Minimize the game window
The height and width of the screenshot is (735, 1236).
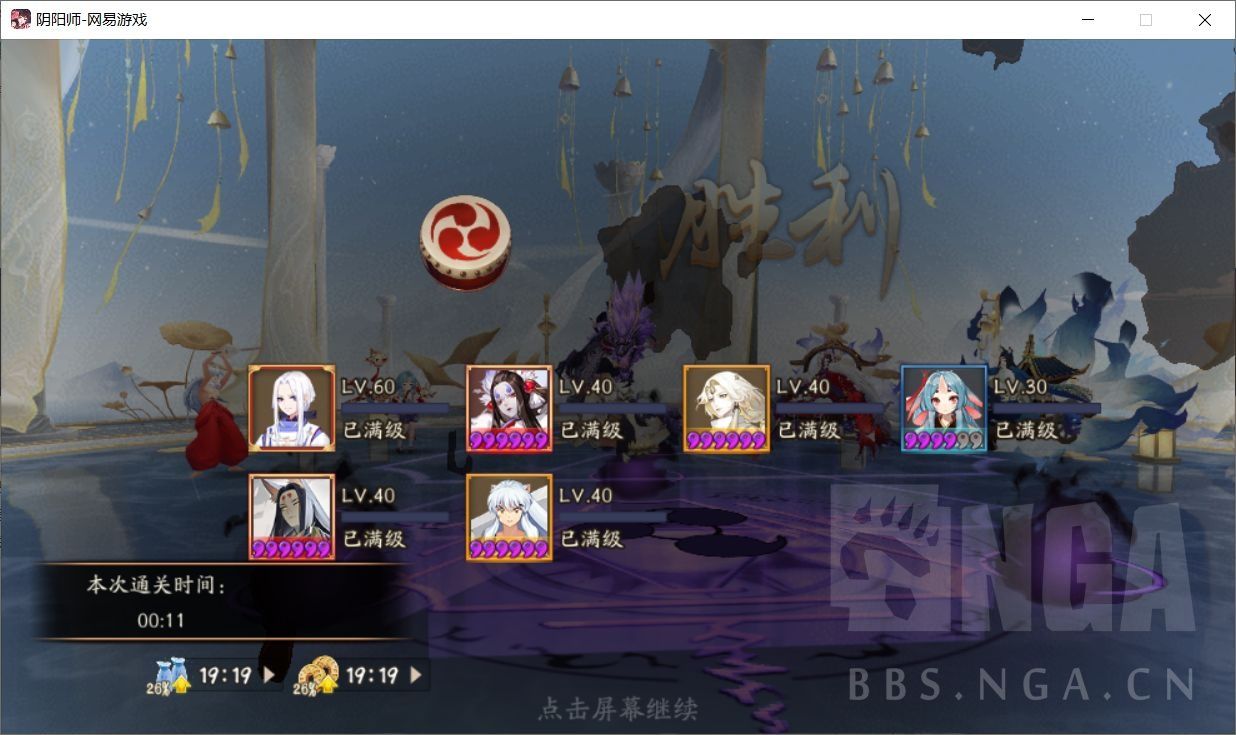(1087, 20)
